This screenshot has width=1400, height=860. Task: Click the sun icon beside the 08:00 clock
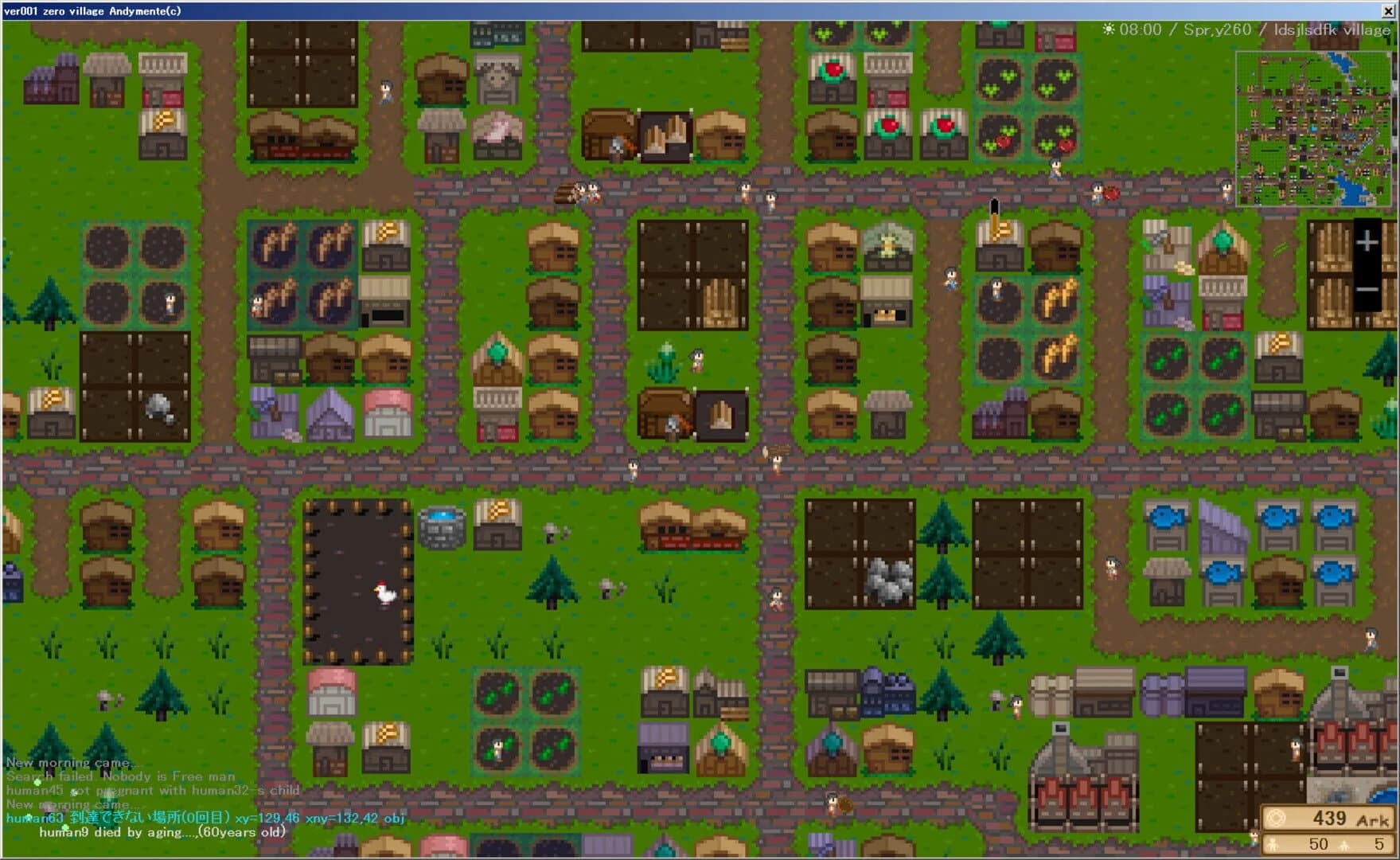click(1110, 29)
